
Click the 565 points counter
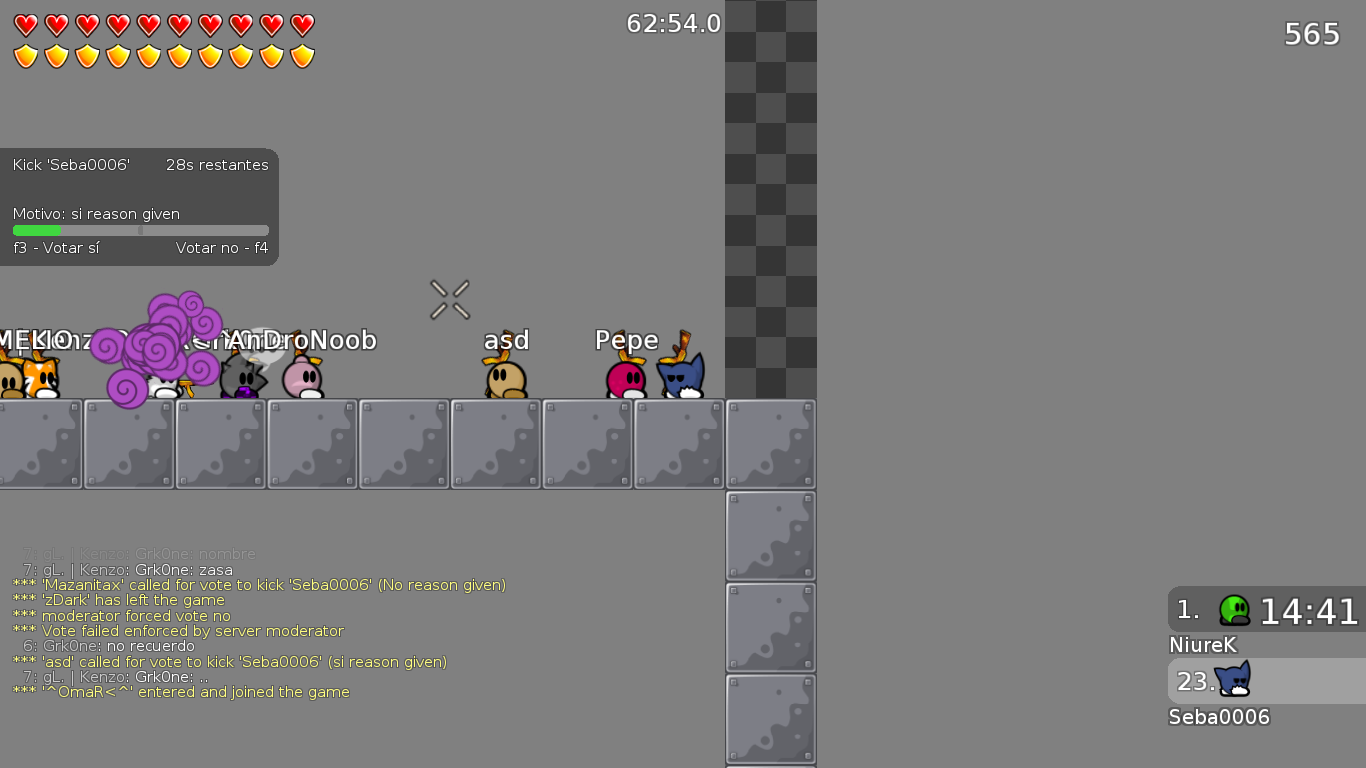click(1310, 34)
